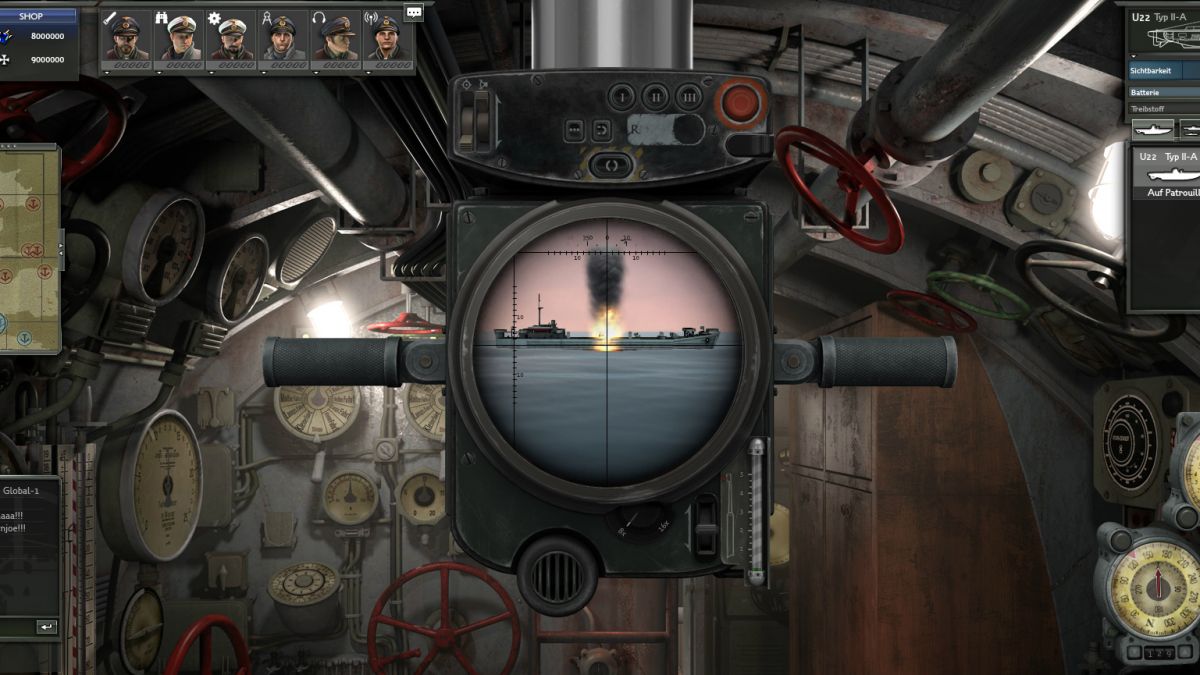Click the three-dots periscope button

(x=575, y=130)
